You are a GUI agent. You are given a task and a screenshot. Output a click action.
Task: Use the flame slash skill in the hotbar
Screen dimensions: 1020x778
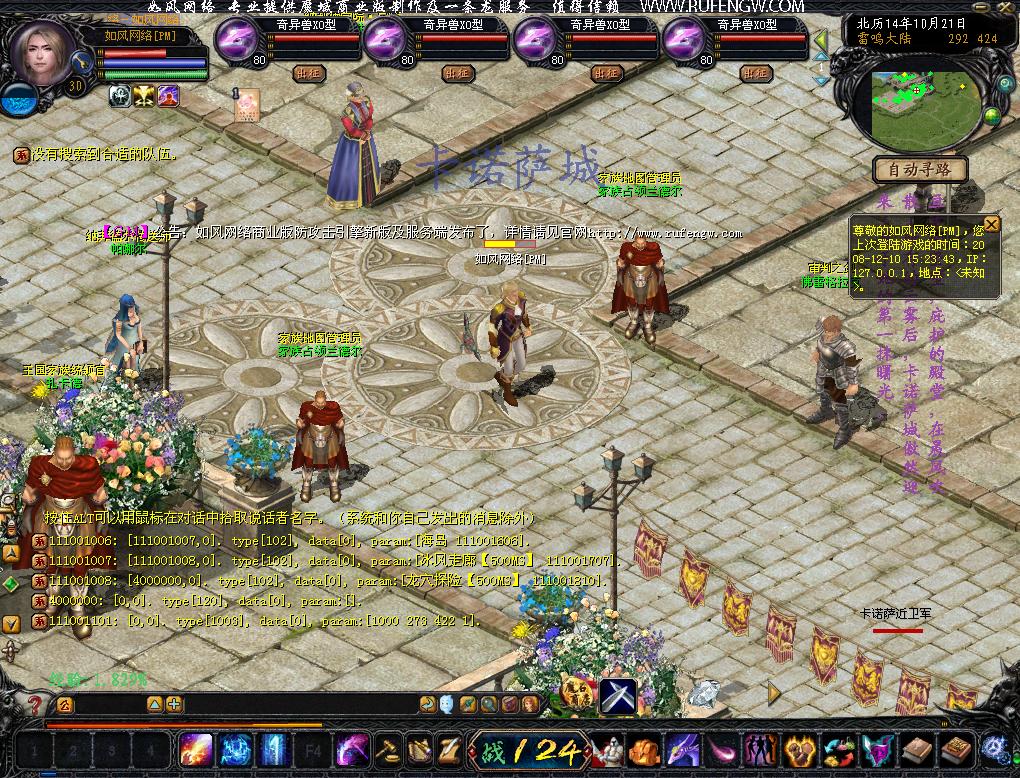tap(195, 749)
